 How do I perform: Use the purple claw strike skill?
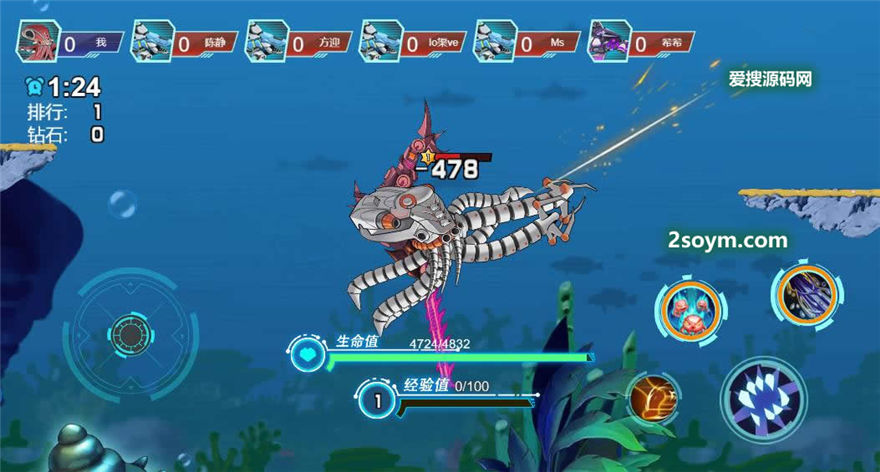pyautogui.click(x=805, y=292)
